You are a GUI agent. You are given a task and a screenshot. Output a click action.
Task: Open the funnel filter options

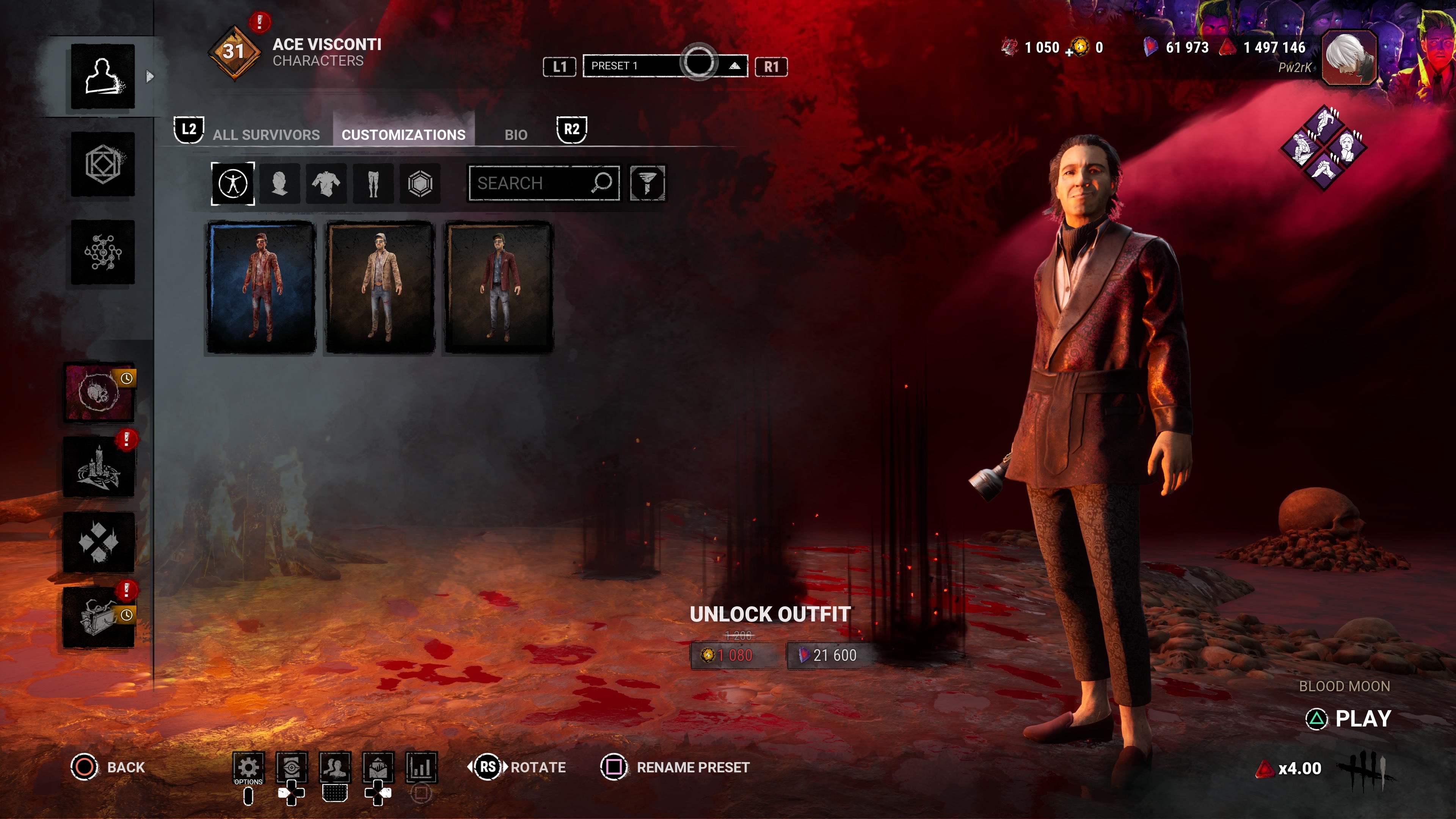[647, 183]
